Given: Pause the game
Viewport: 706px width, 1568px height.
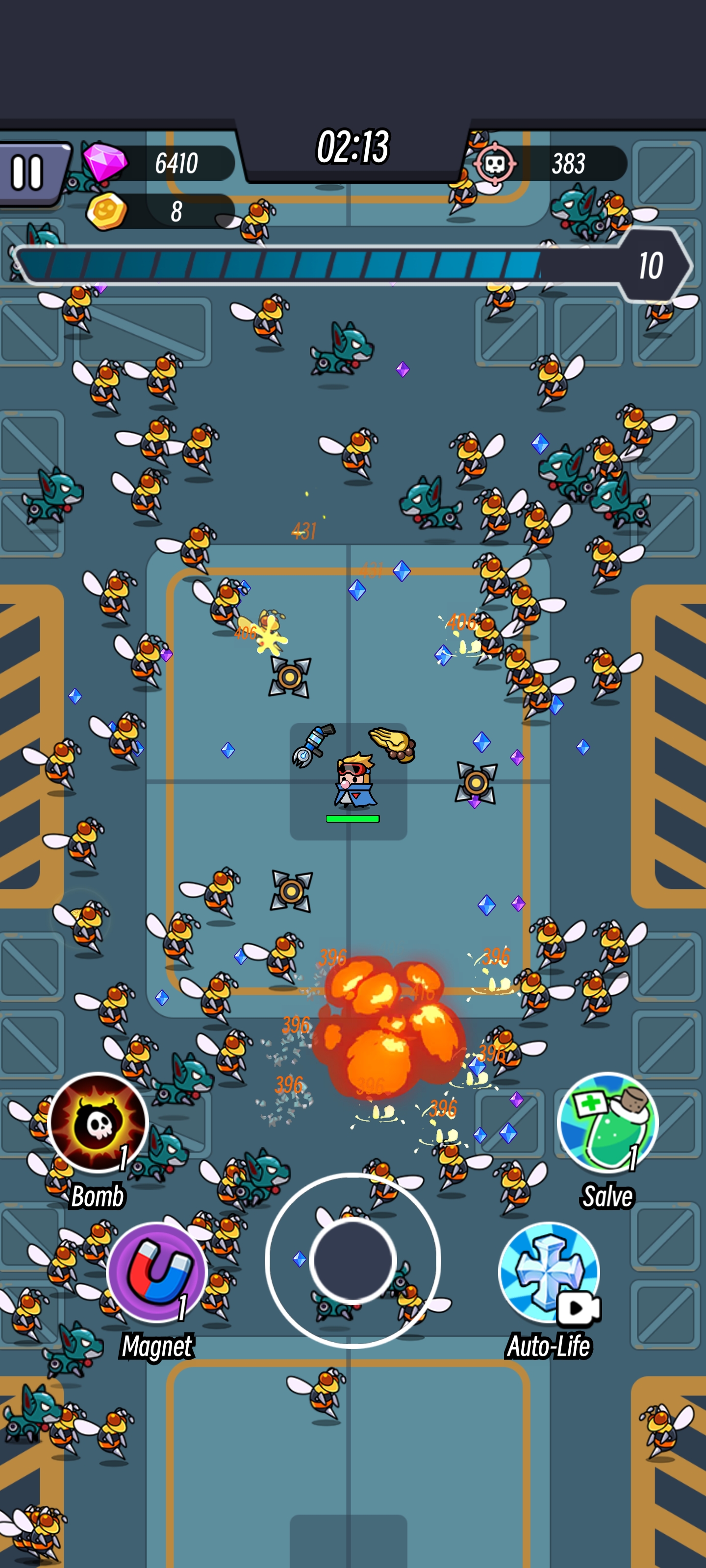Looking at the screenshot, I should [27, 172].
